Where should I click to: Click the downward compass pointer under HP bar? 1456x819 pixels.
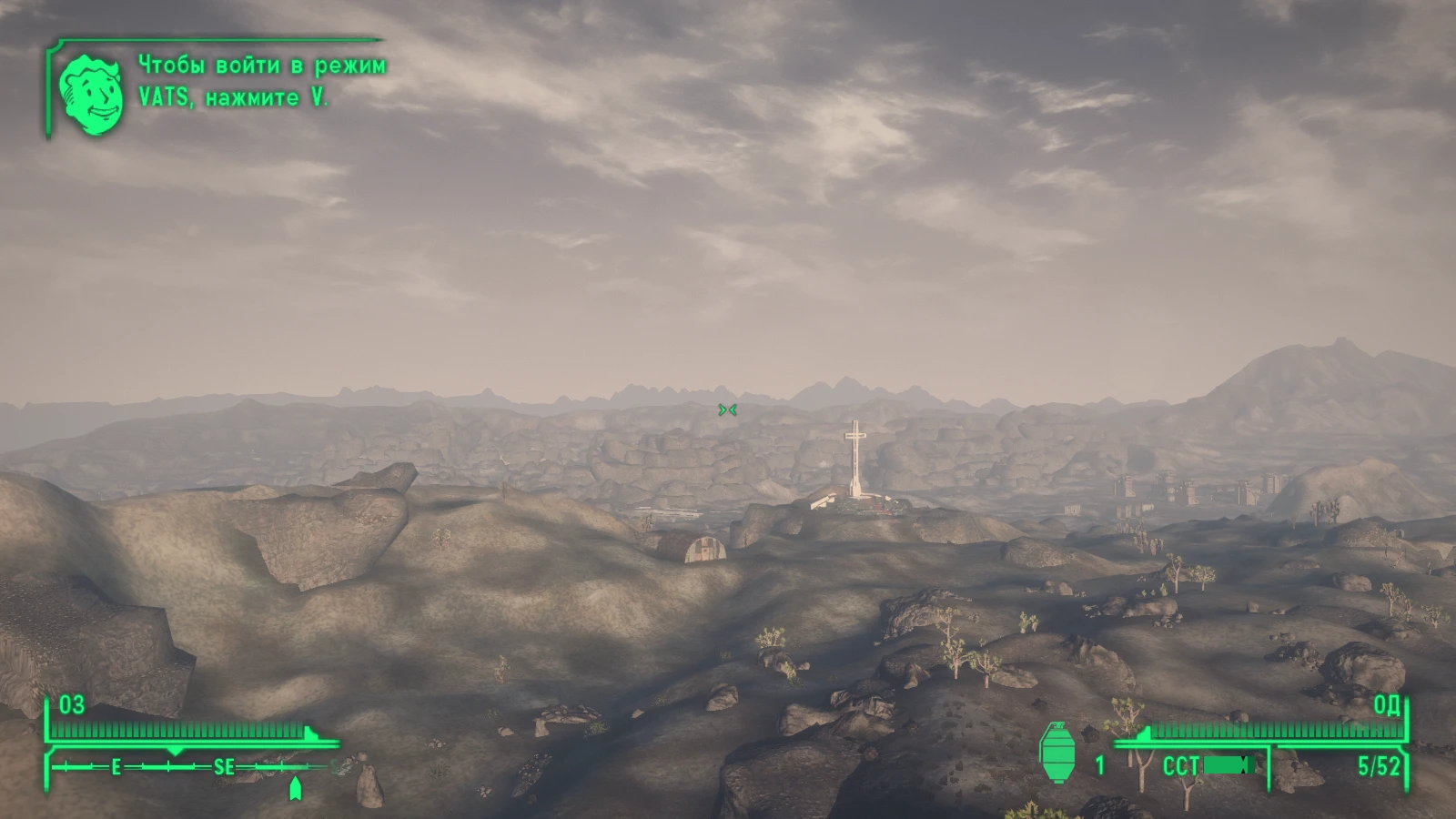[x=175, y=752]
